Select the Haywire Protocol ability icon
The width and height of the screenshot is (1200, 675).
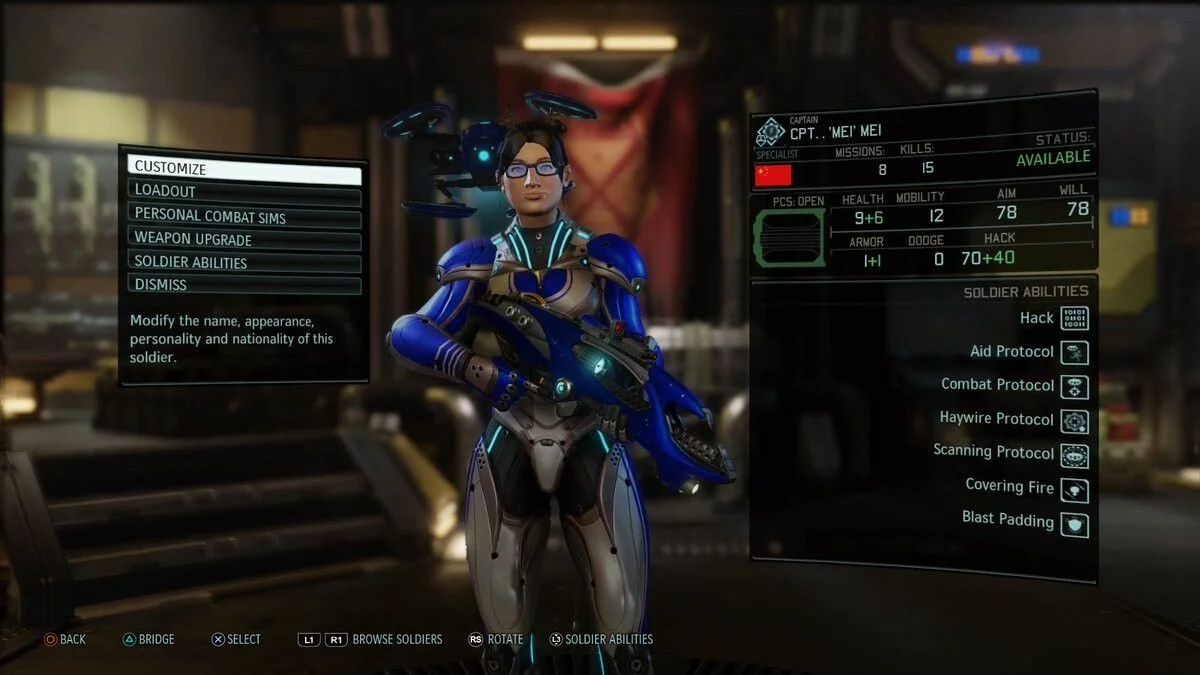1074,421
